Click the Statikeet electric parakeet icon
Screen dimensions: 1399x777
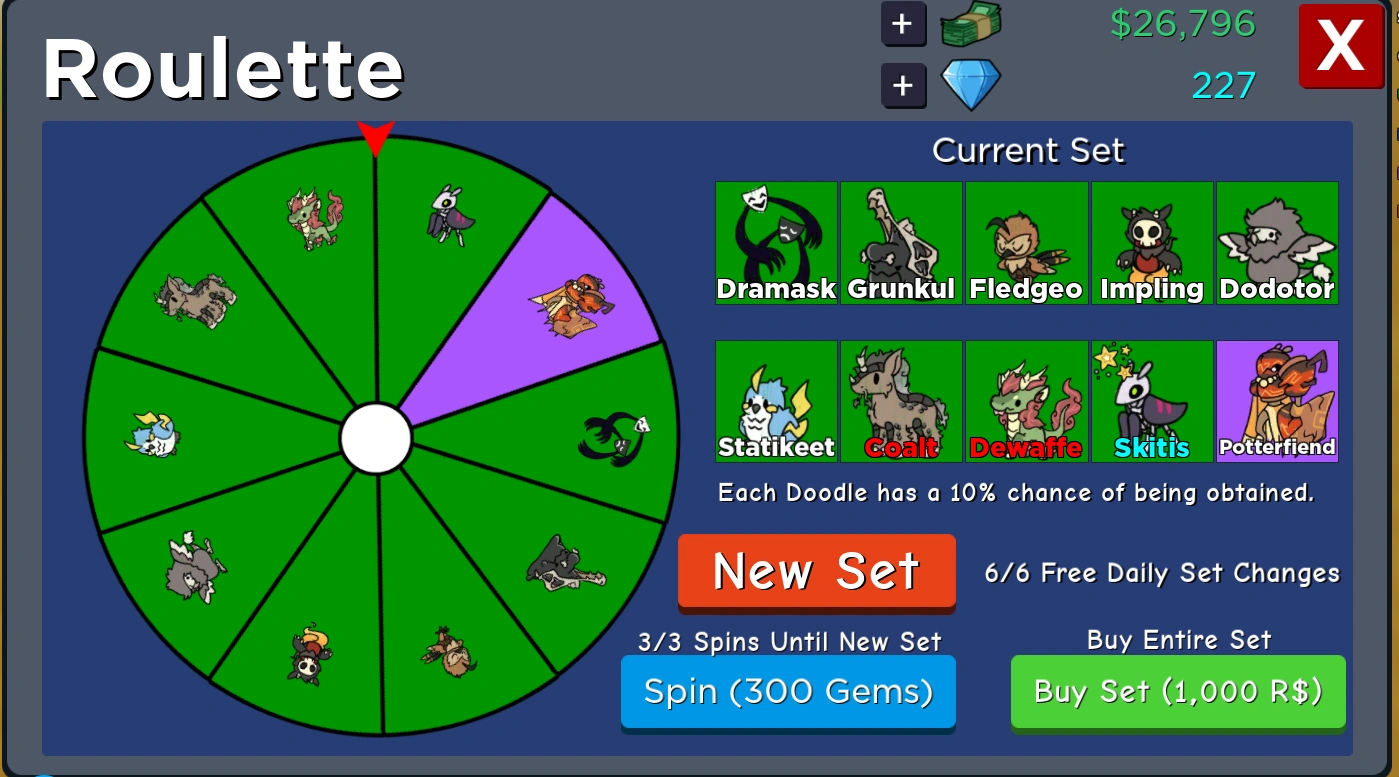click(x=776, y=395)
